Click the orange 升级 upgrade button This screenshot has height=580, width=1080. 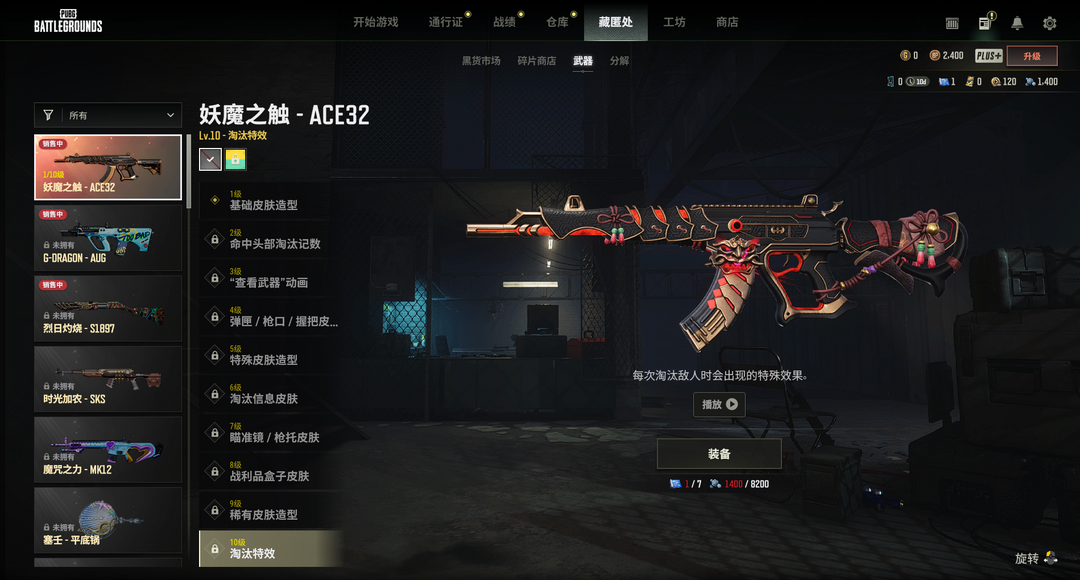(x=1032, y=56)
